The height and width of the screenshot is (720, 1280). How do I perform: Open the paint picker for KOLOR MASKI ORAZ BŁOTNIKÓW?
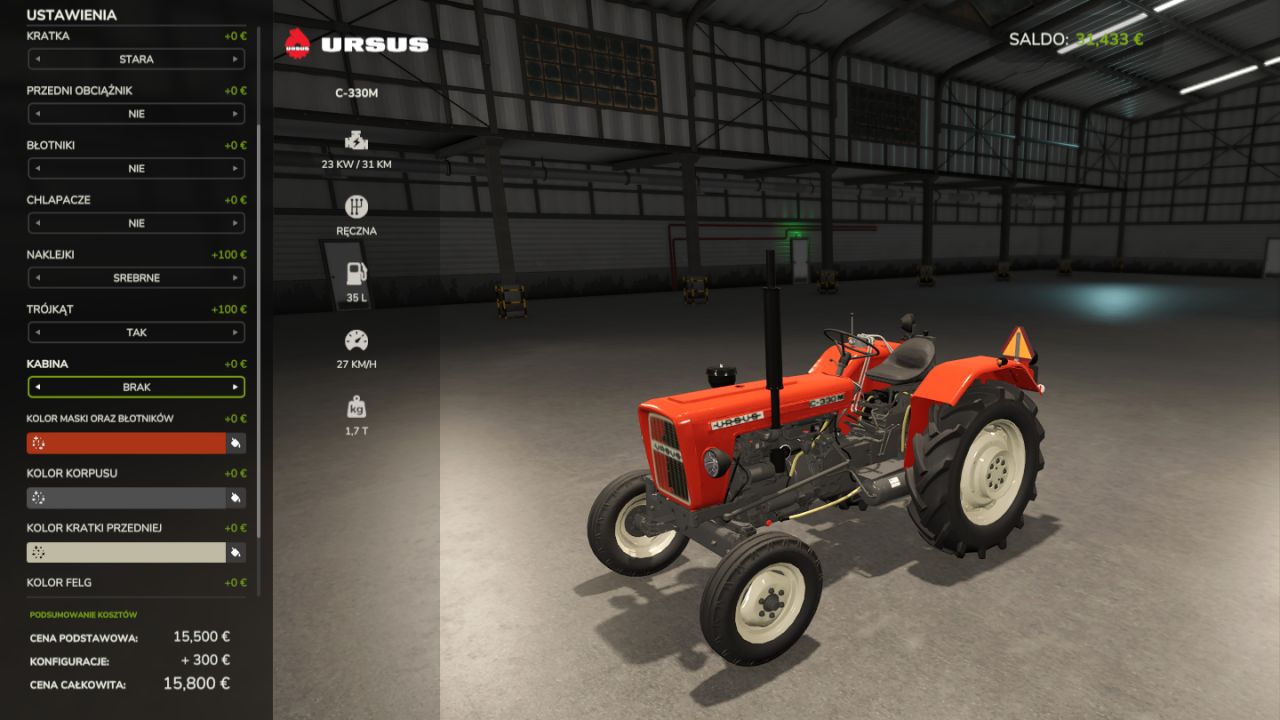click(x=236, y=442)
